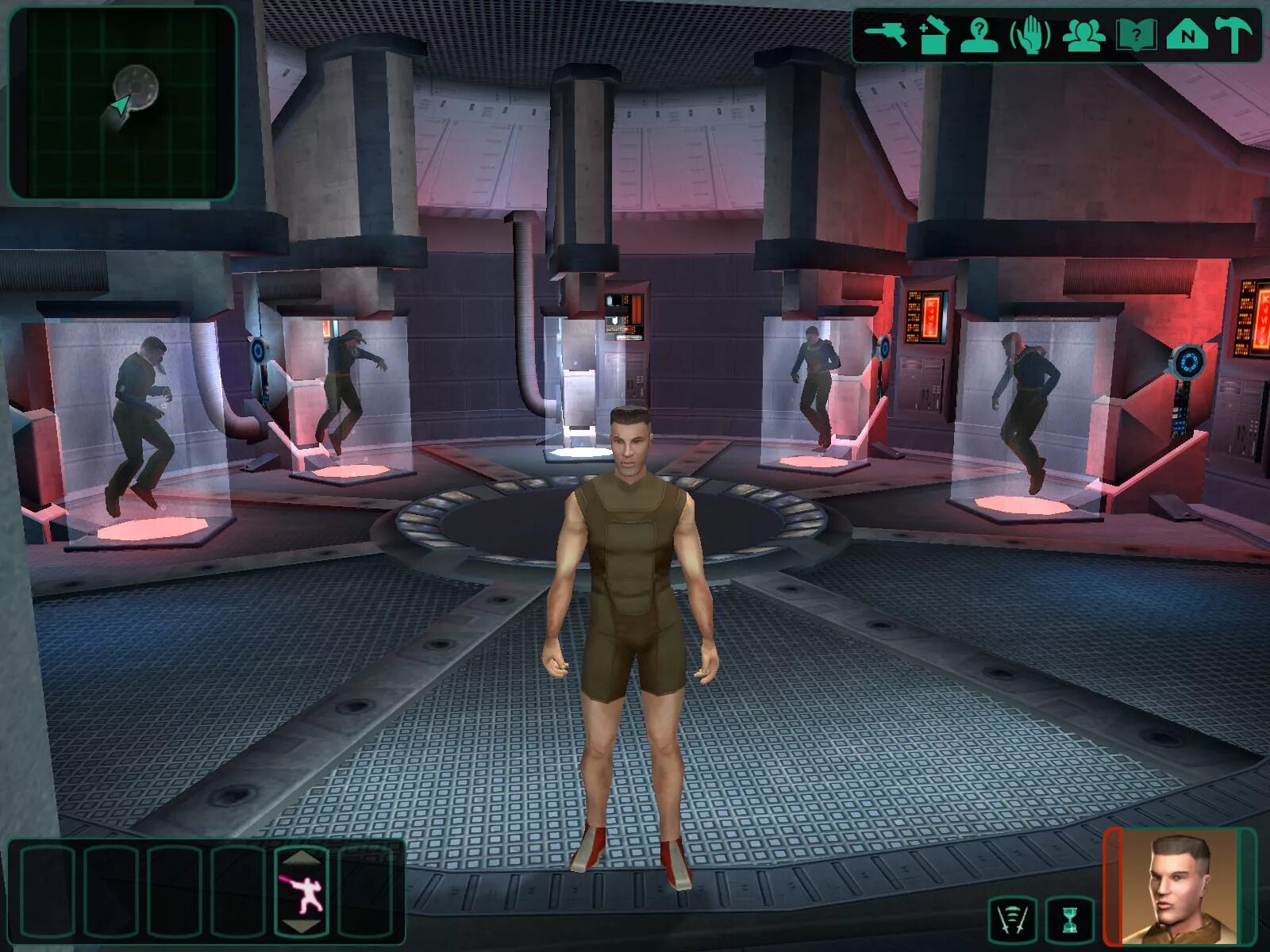Cycle attack action with the down arrow
Image resolution: width=1270 pixels, height=952 pixels.
(302, 927)
